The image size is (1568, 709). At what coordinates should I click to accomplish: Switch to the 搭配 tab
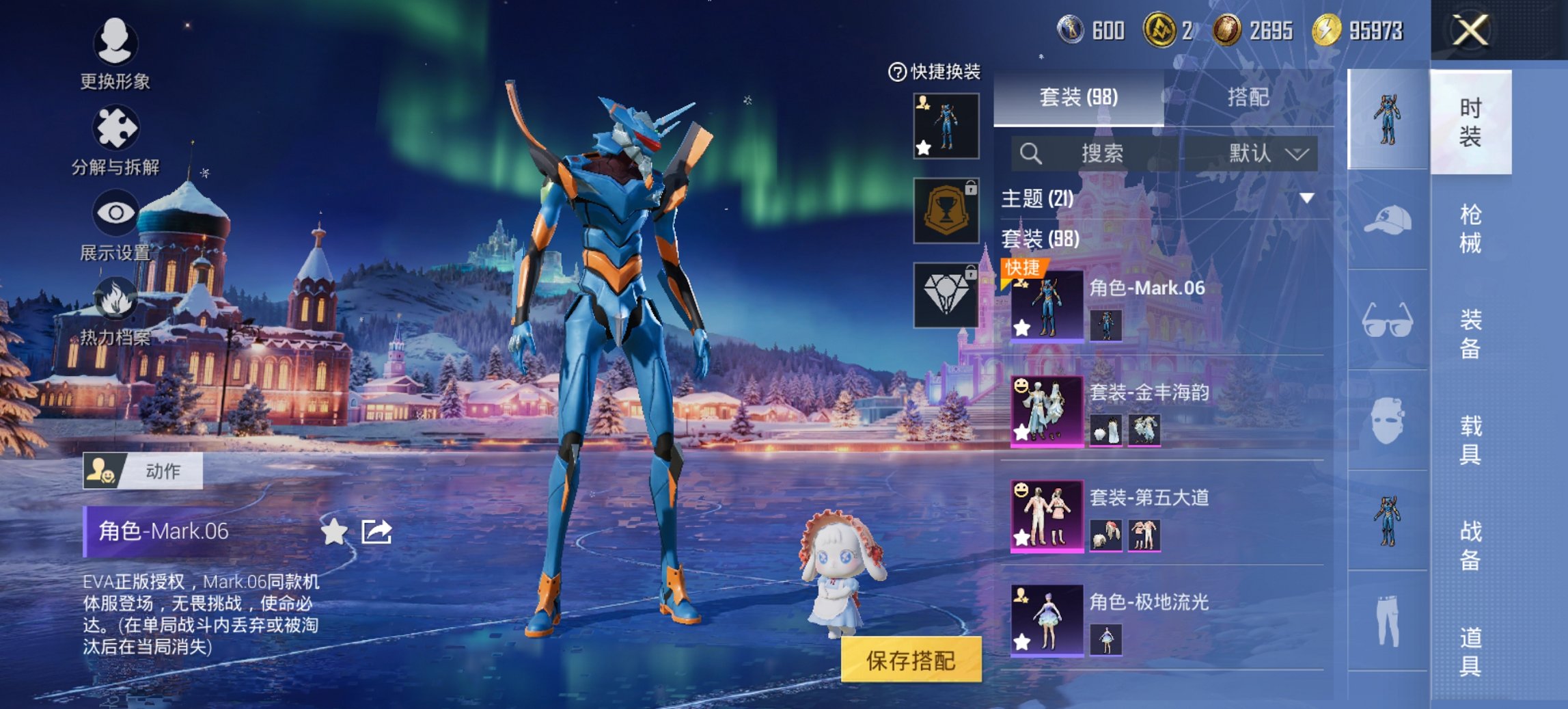pyautogui.click(x=1248, y=97)
